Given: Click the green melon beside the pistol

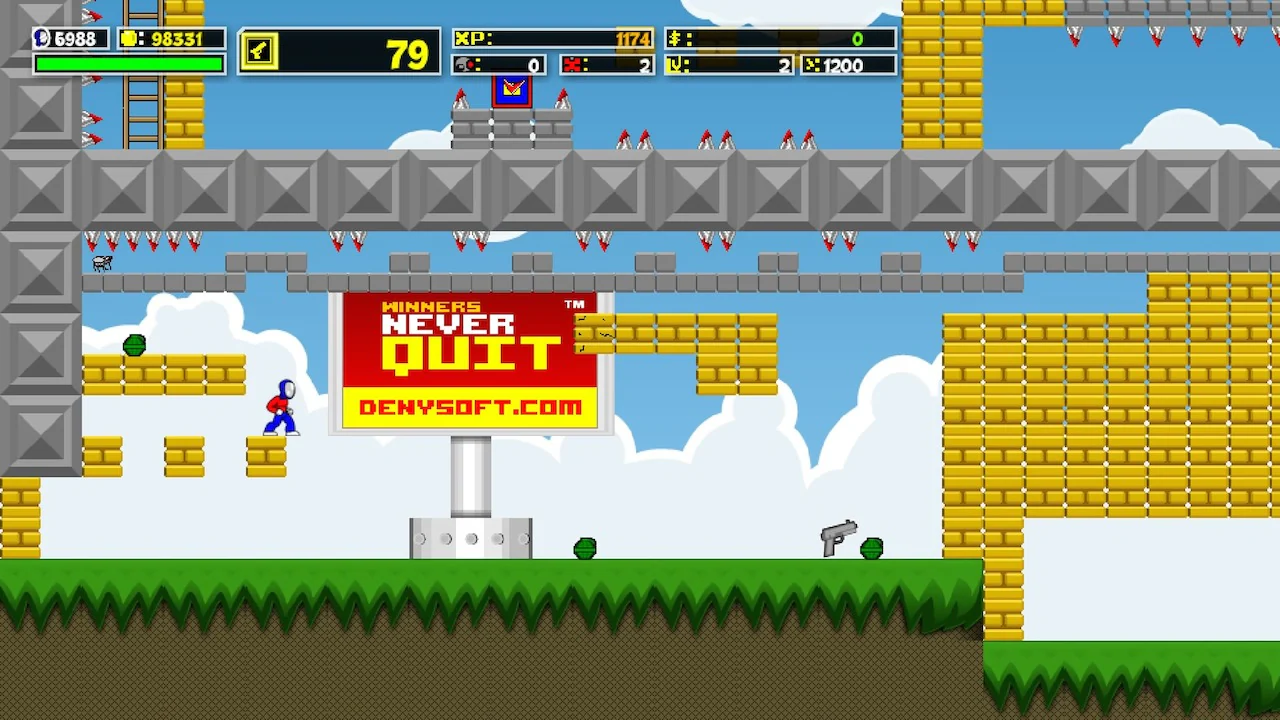Looking at the screenshot, I should tap(872, 548).
